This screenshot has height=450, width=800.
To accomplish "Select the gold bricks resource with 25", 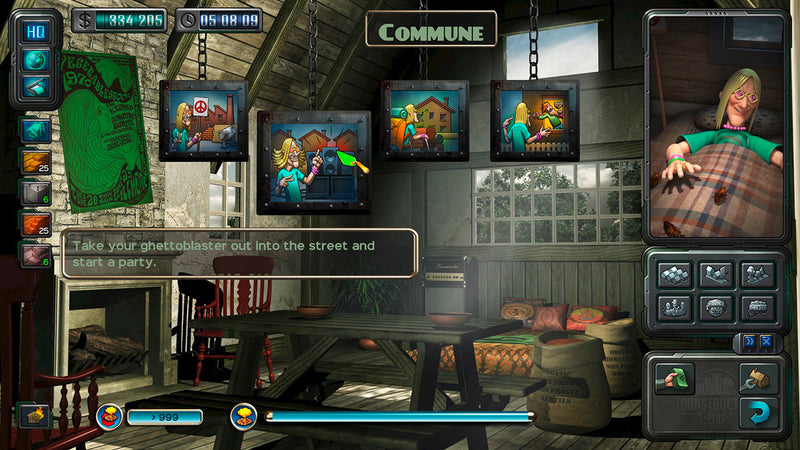I will click(x=37, y=161).
